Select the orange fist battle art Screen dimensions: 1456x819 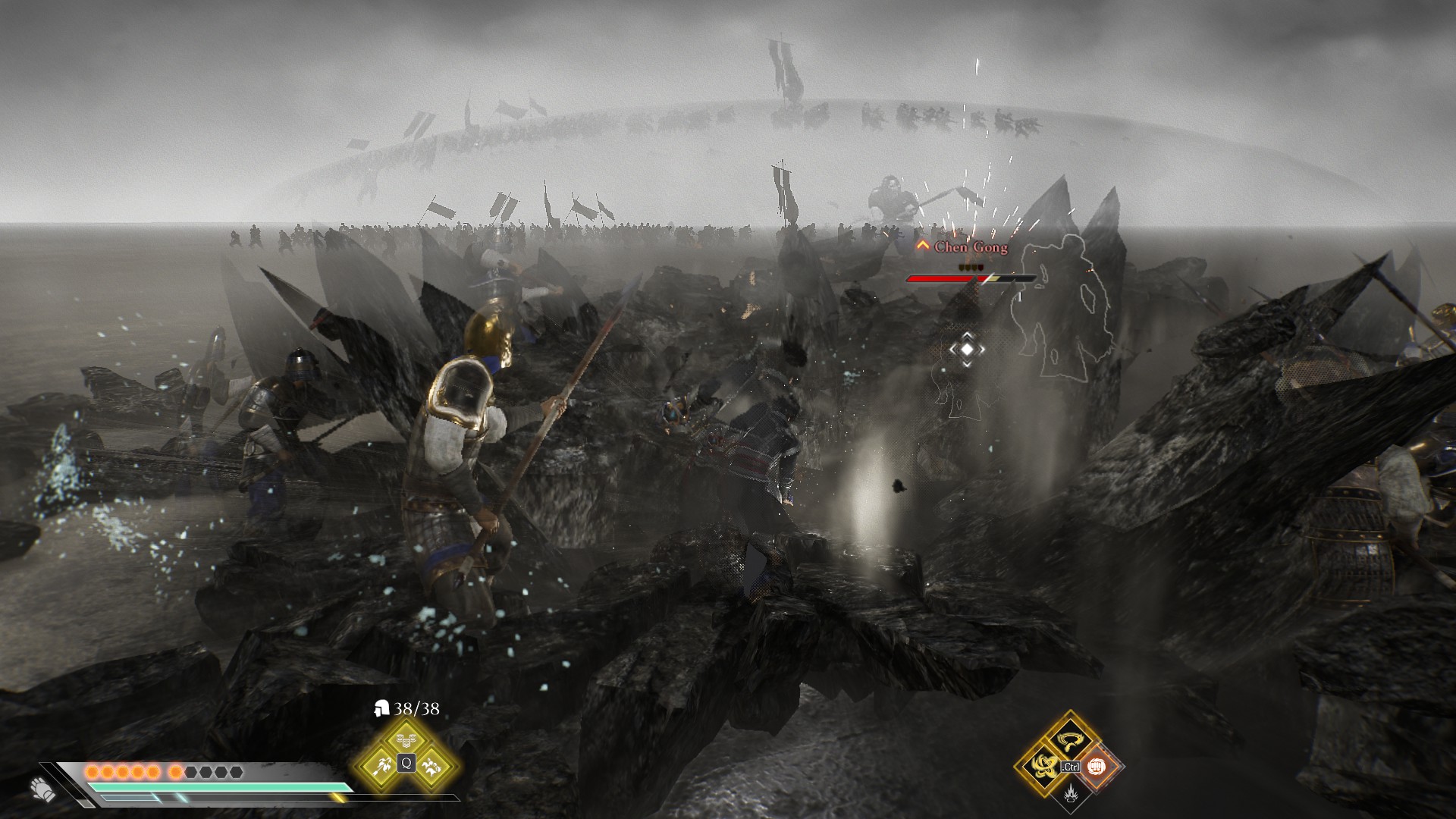click(1097, 766)
